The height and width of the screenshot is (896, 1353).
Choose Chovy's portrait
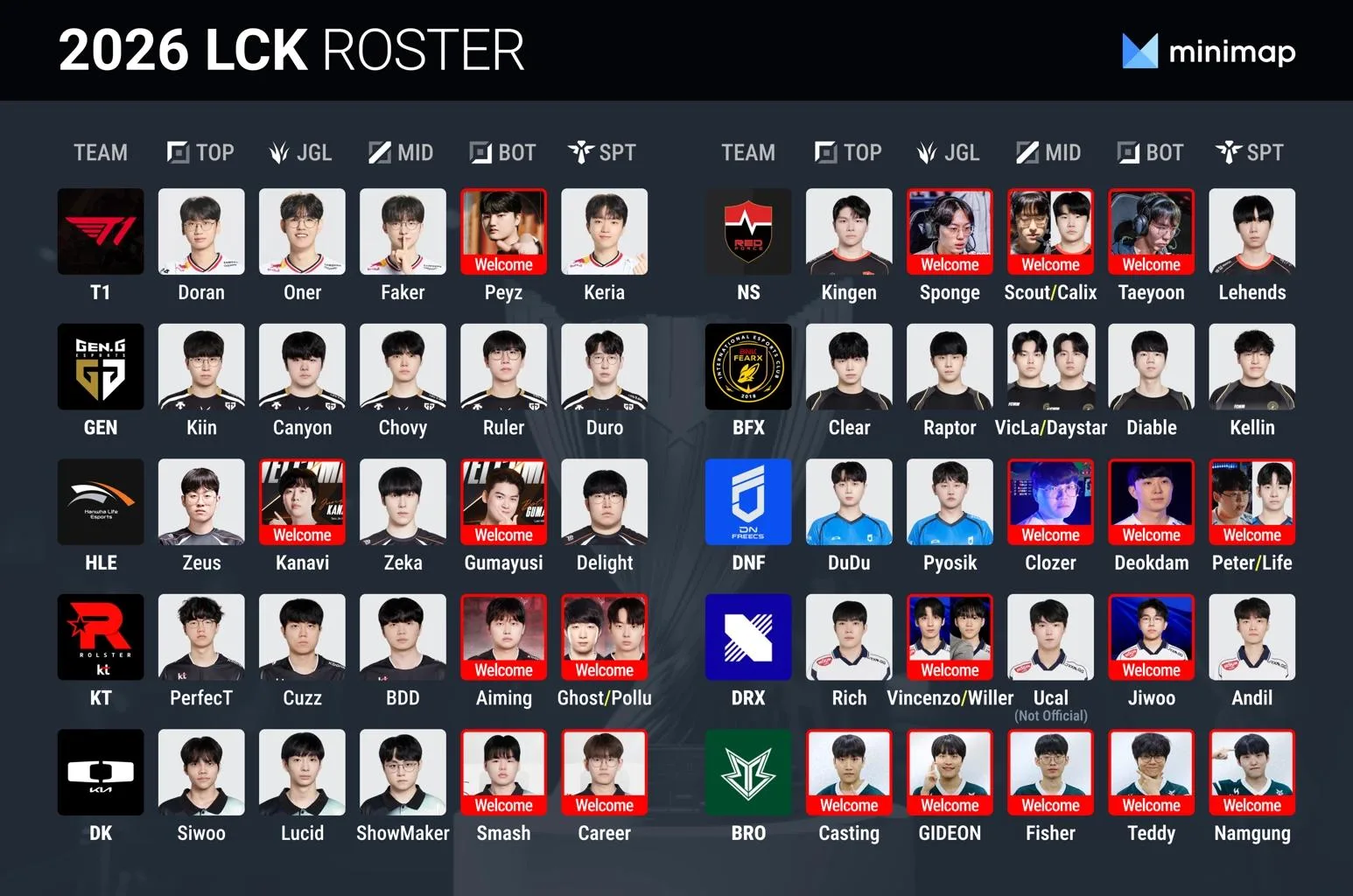coord(403,367)
